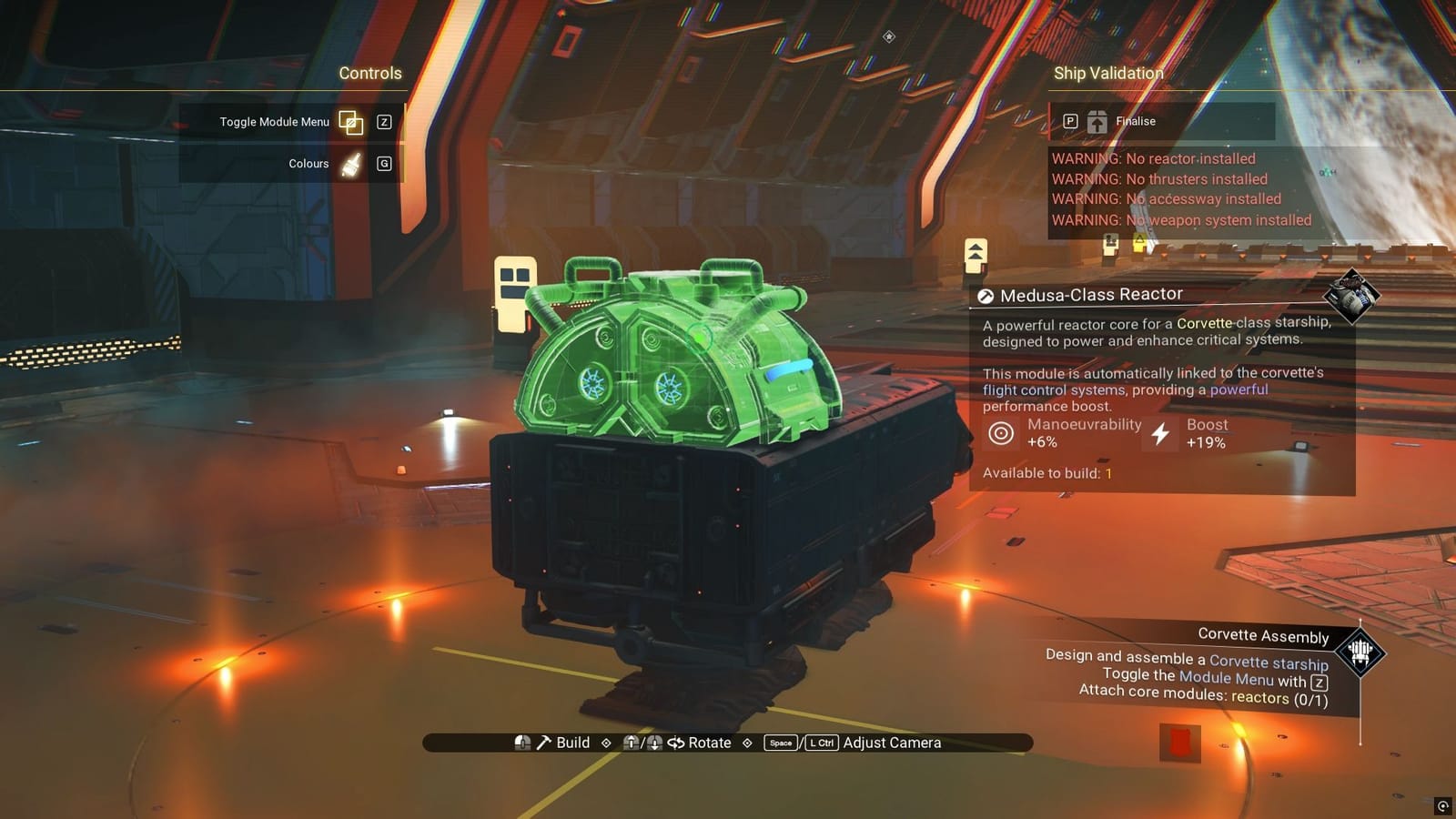
Task: Click the 'No reactor installed' warning message
Action: (1152, 158)
